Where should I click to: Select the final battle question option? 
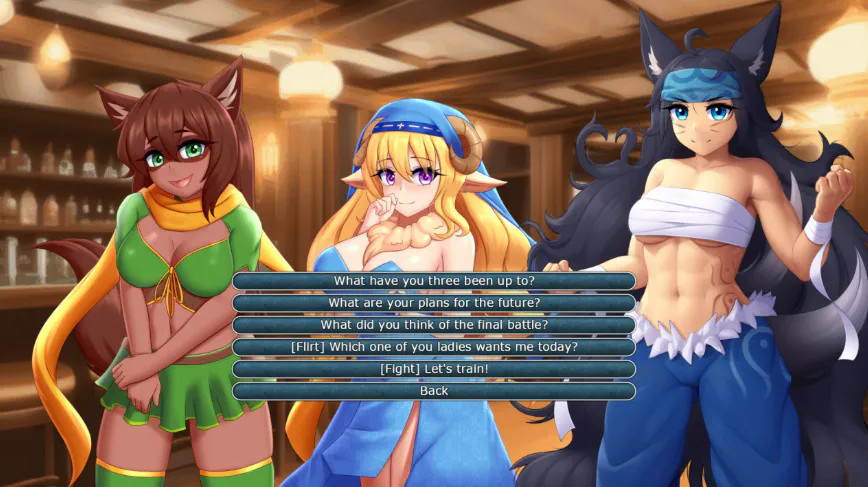pyautogui.click(x=434, y=325)
